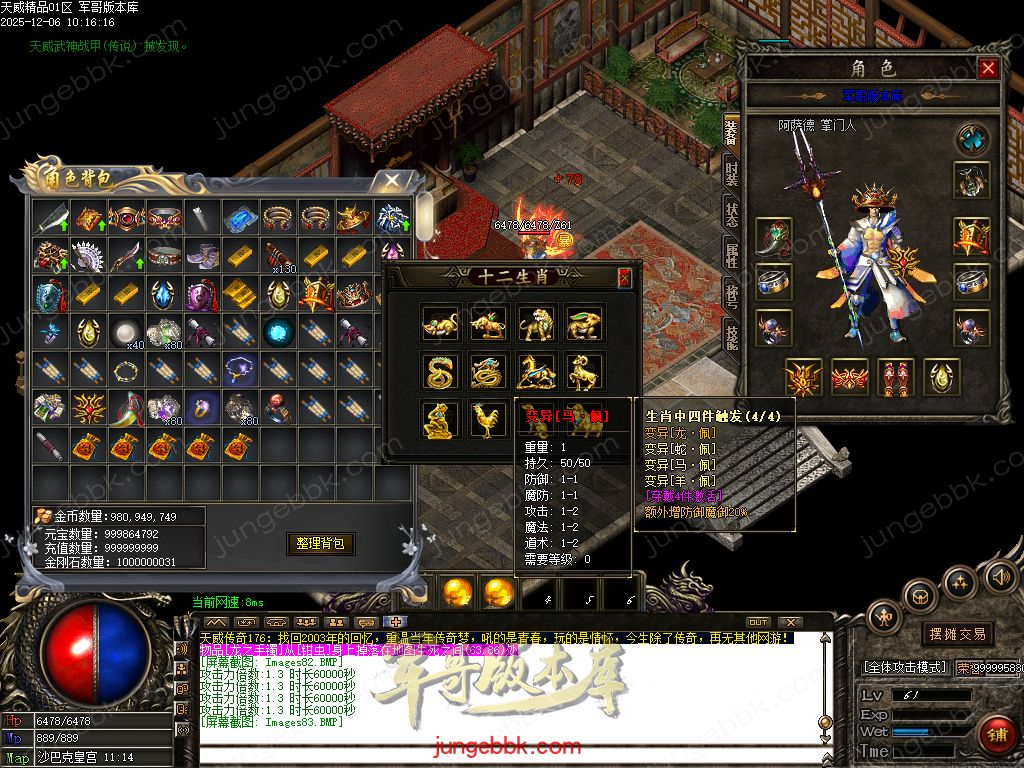The width and height of the screenshot is (1024, 768).
Task: Show the 属性 attributes tab
Action: tap(732, 258)
